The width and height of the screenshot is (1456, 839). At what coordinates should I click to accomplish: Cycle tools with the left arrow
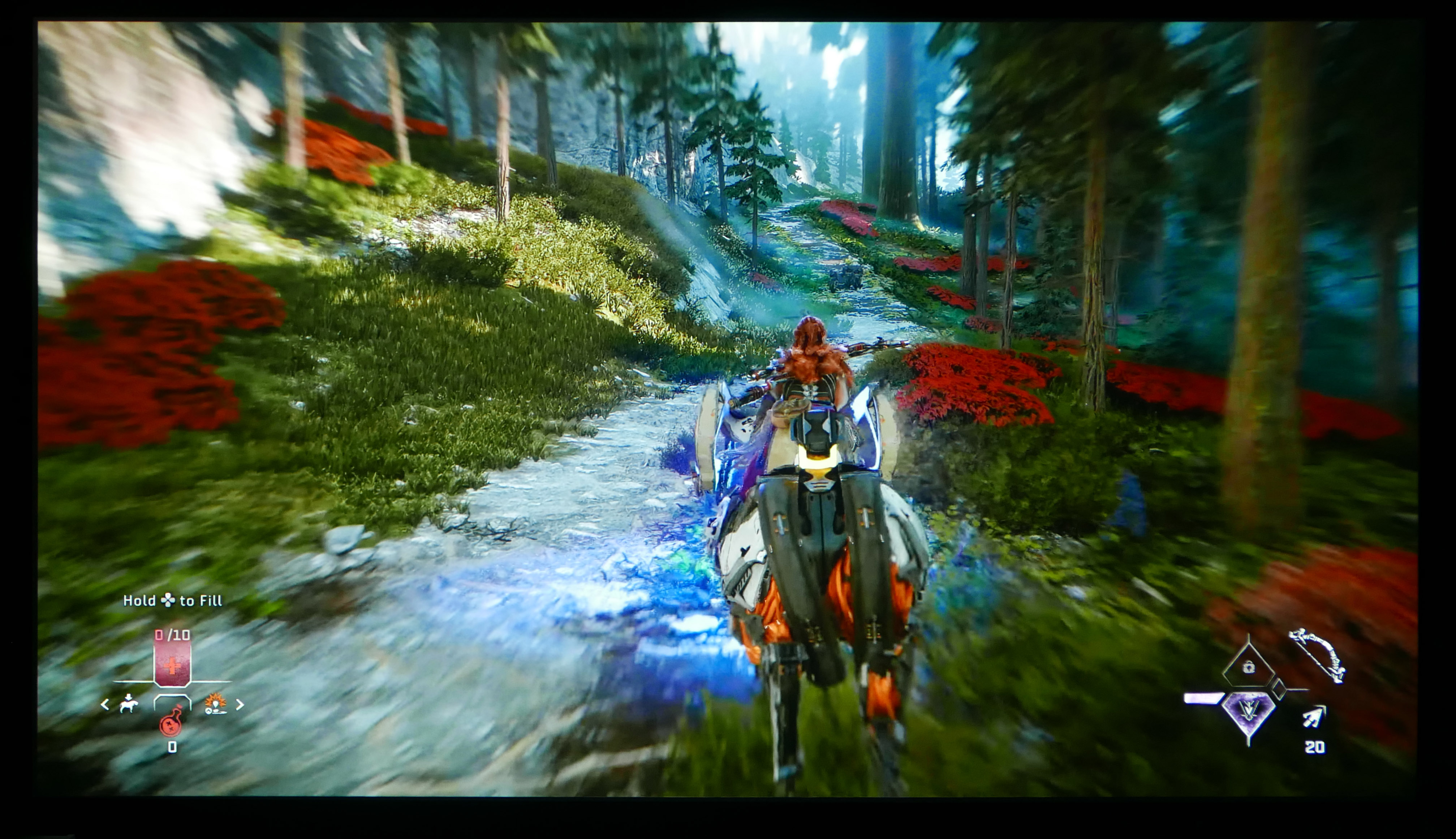tap(105, 704)
